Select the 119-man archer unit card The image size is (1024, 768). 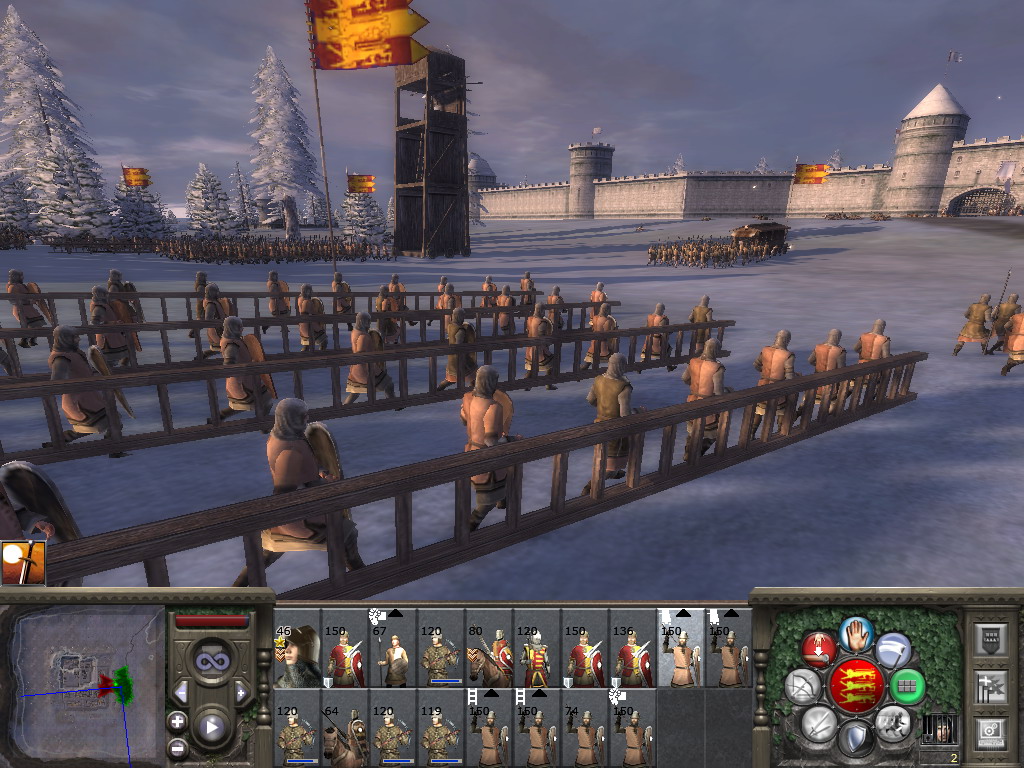(x=441, y=734)
